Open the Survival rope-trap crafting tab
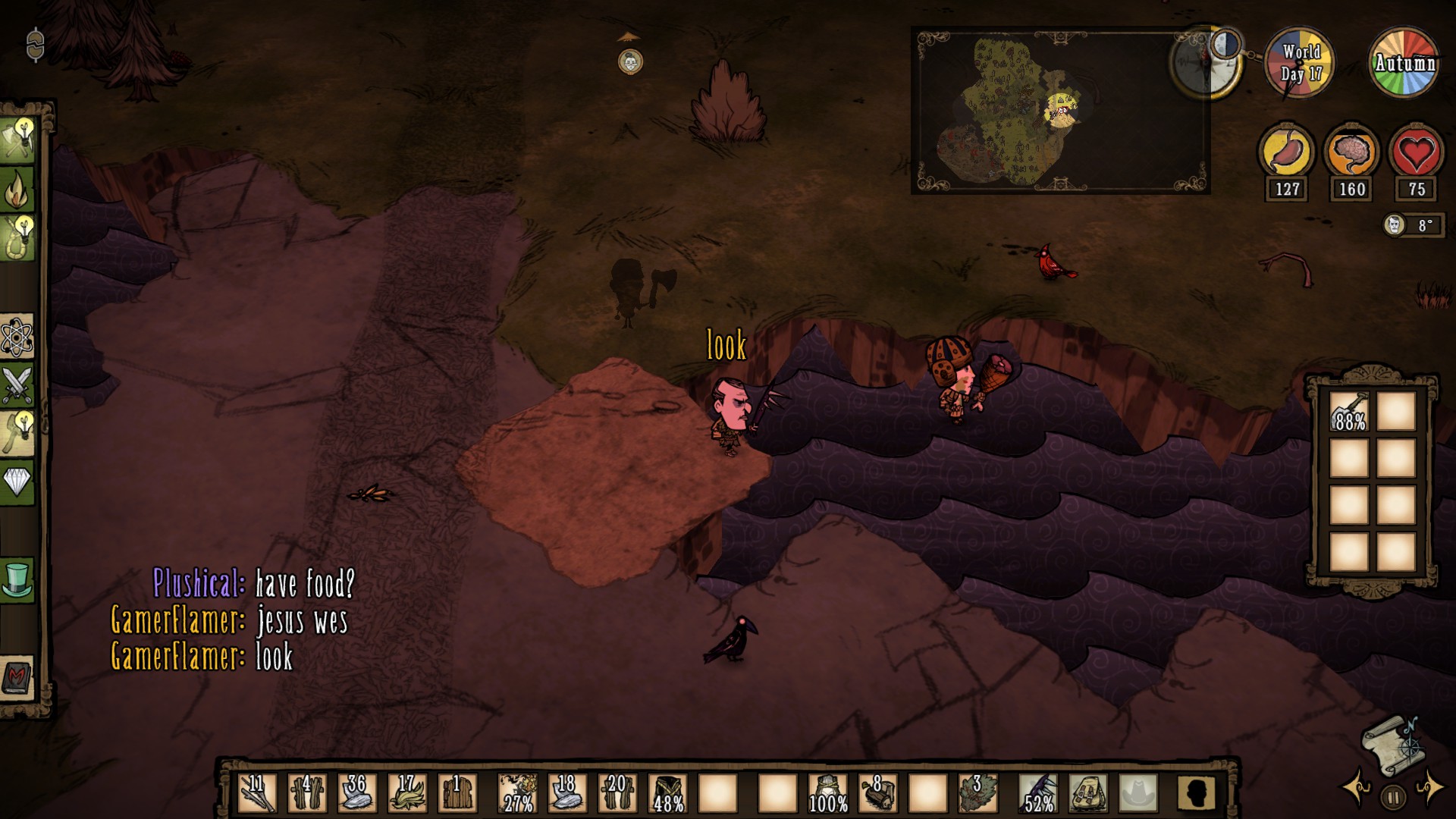 [x=17, y=238]
